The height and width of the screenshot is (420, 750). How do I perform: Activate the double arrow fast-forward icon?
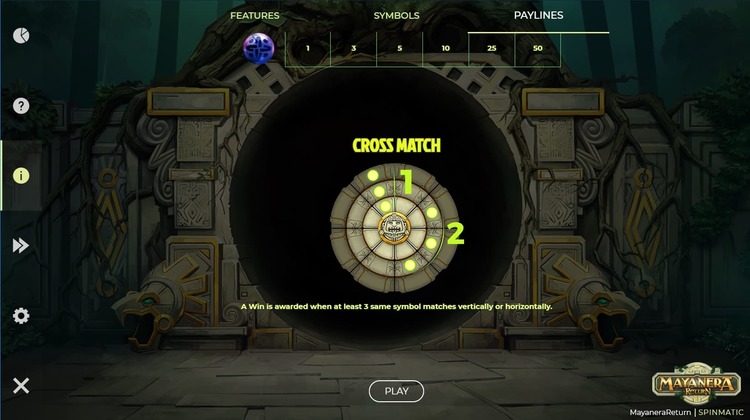21,245
